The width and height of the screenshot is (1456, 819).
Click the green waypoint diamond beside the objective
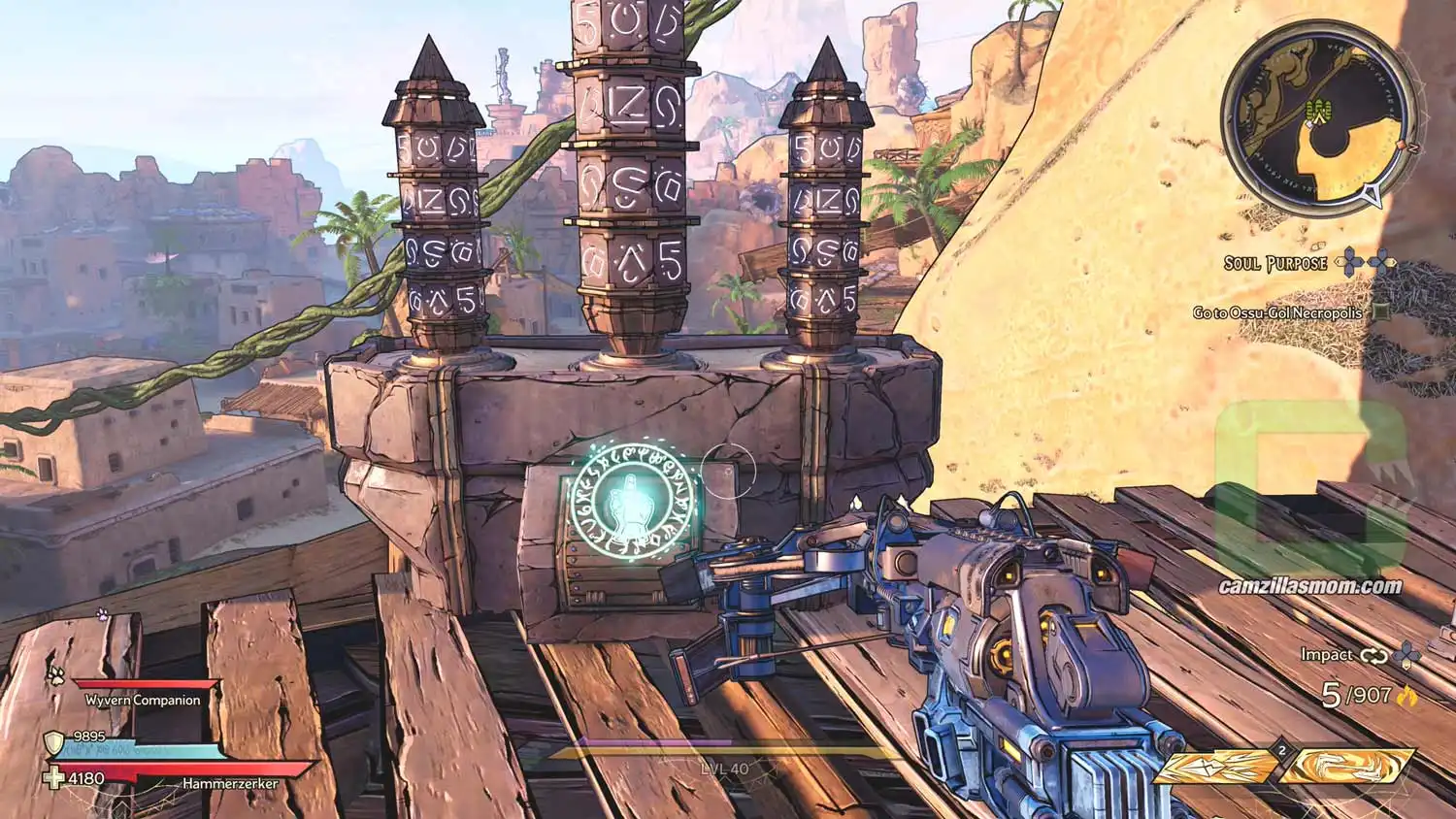[1381, 312]
